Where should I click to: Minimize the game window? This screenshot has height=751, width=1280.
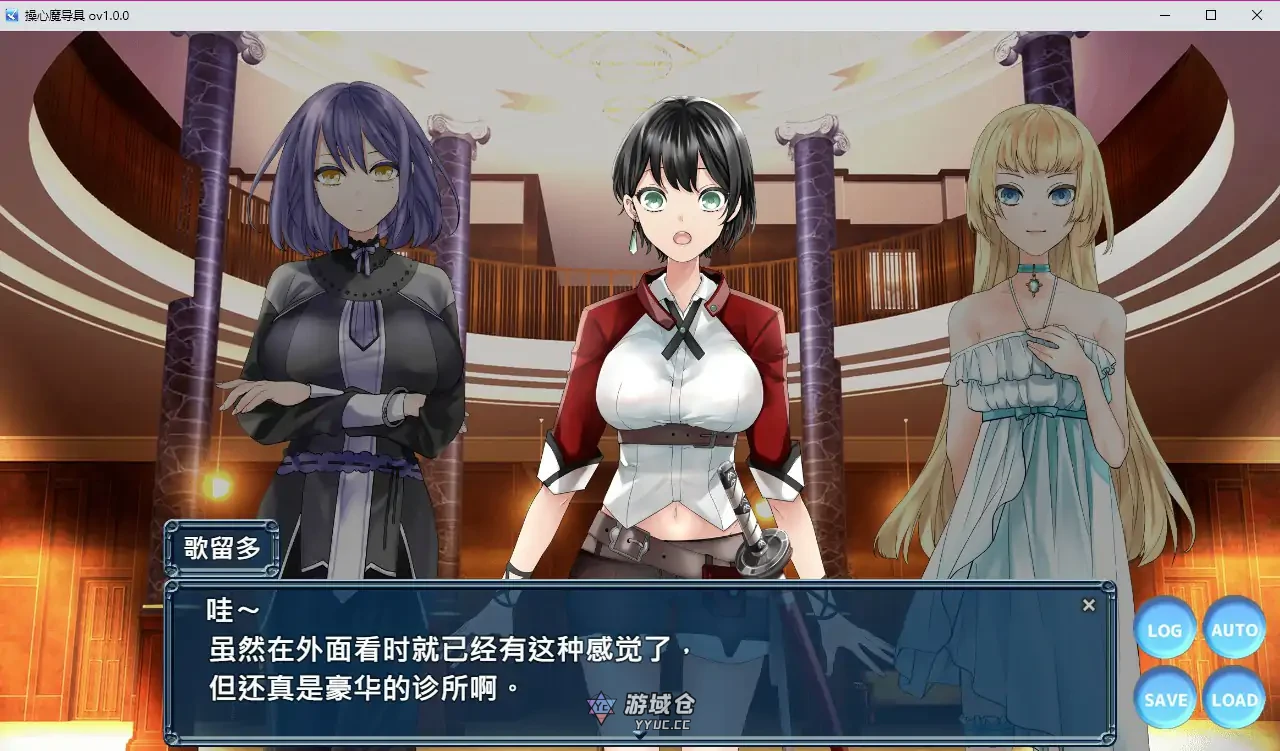[x=1163, y=15]
